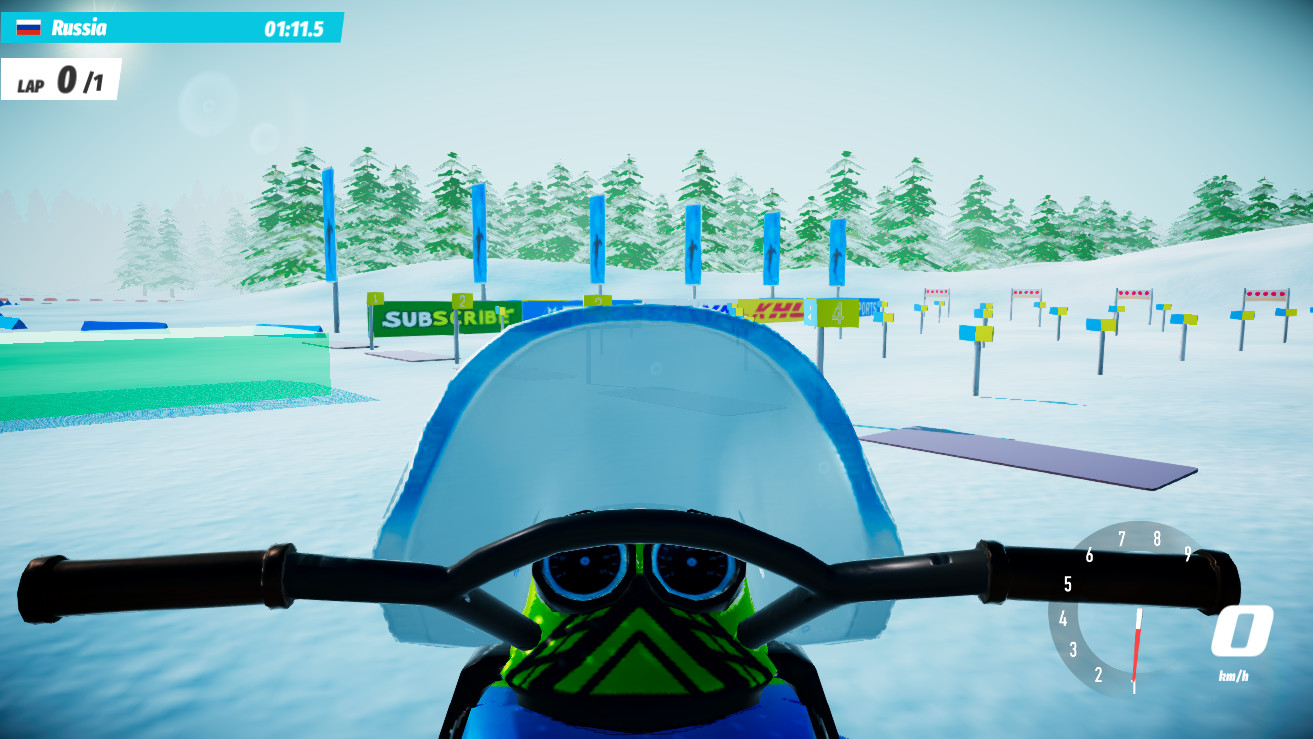Click the number 2 gate marker sign
The image size is (1313, 739).
[464, 299]
